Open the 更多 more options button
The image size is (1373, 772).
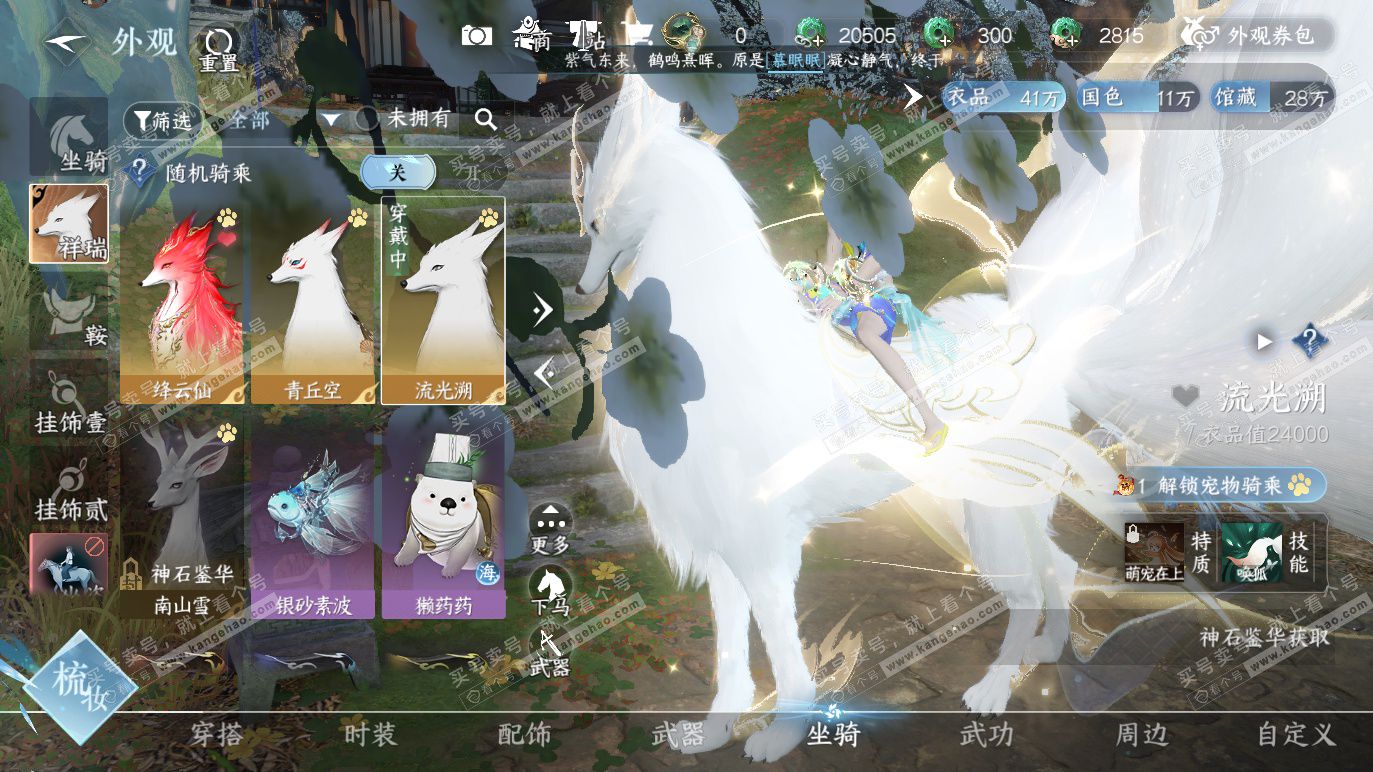(550, 530)
